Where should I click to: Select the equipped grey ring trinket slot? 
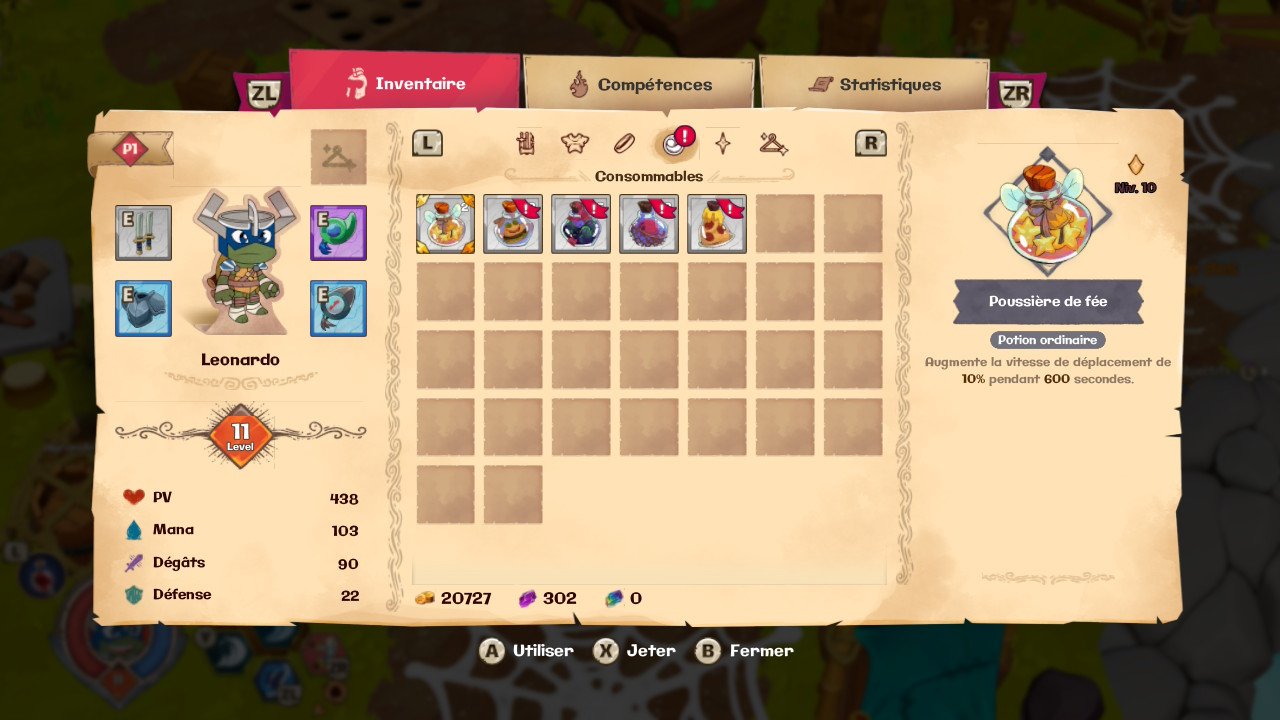click(x=338, y=308)
